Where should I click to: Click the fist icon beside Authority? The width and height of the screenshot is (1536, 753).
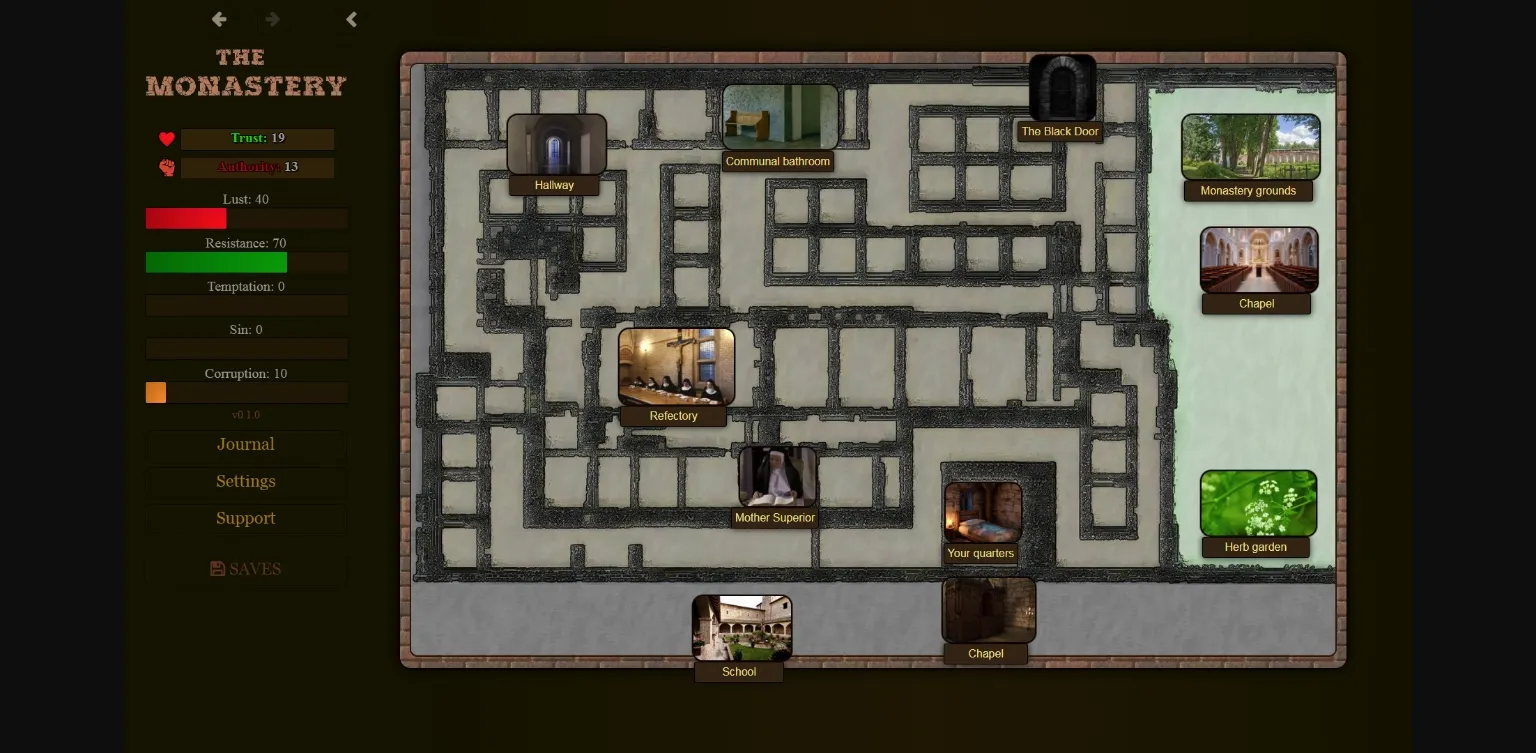point(166,168)
